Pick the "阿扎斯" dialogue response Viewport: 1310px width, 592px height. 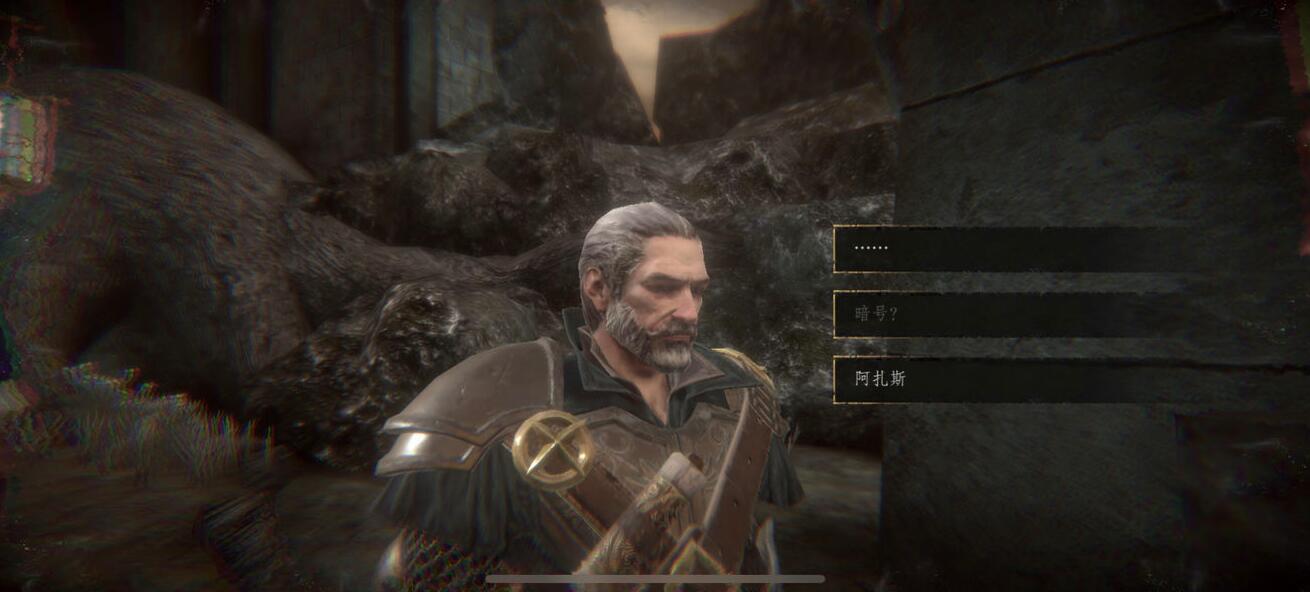pos(1010,380)
